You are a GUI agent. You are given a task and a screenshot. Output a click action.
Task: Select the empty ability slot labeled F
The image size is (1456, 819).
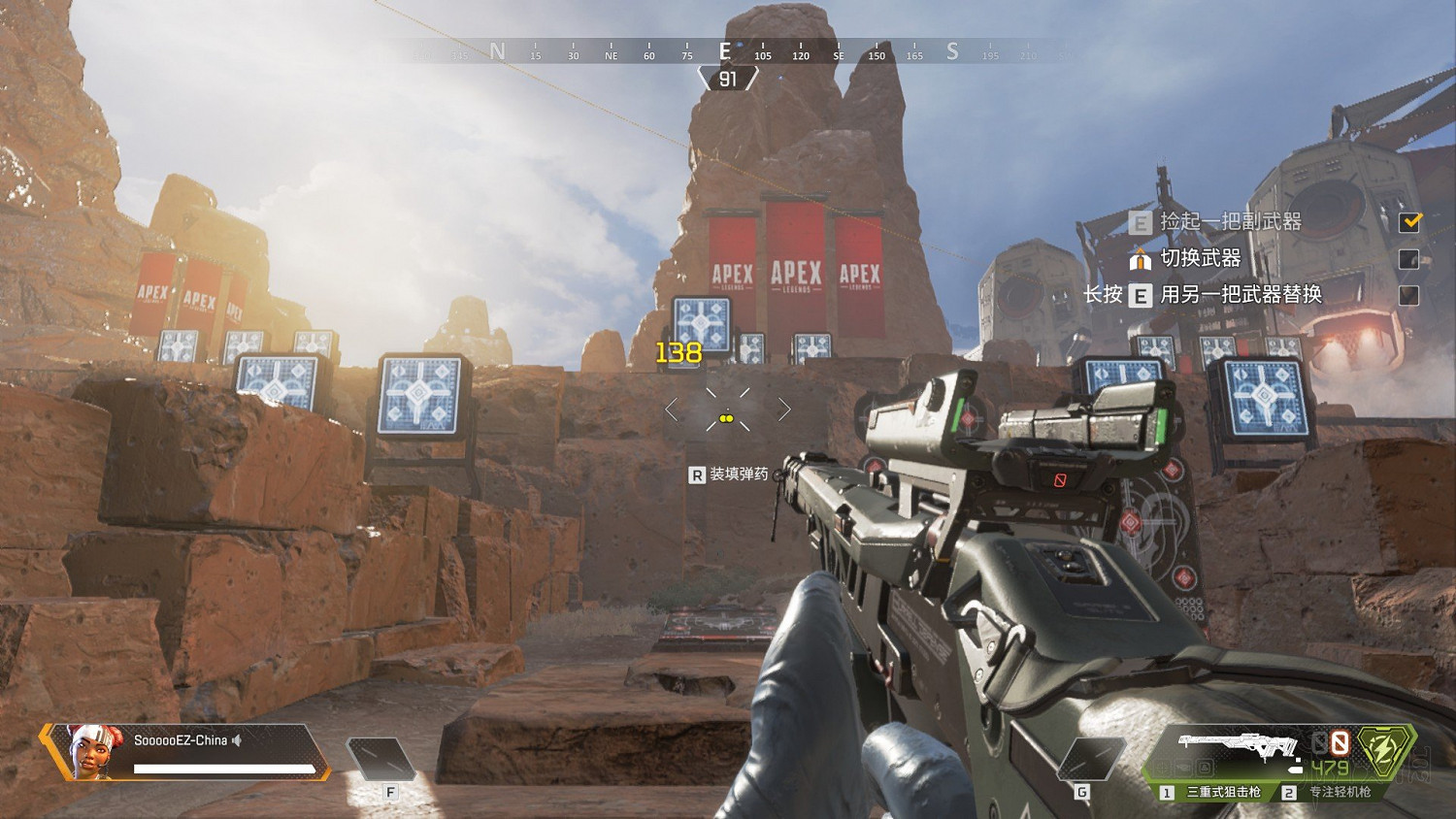(380, 759)
